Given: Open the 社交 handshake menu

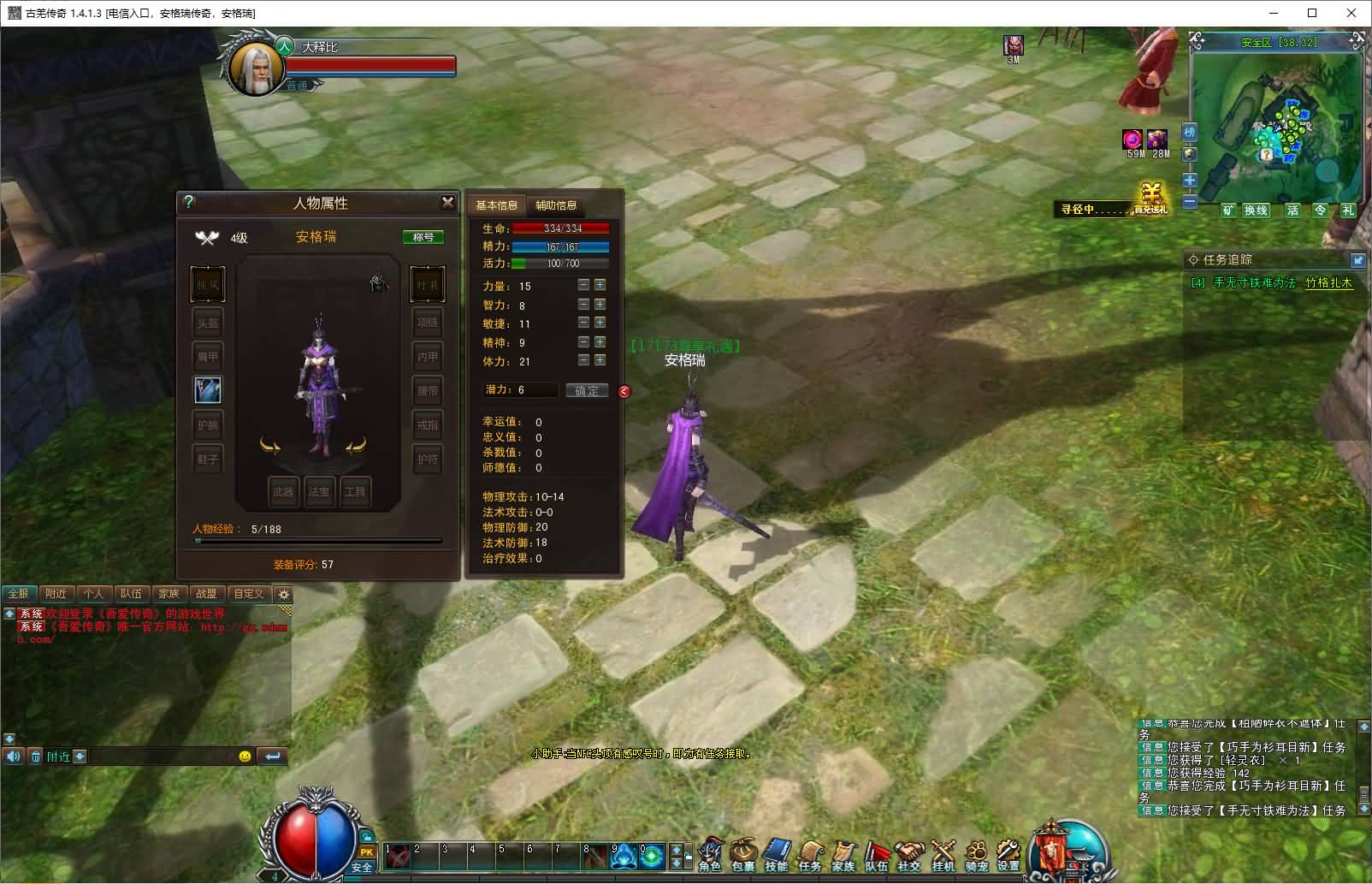Looking at the screenshot, I should [909, 855].
